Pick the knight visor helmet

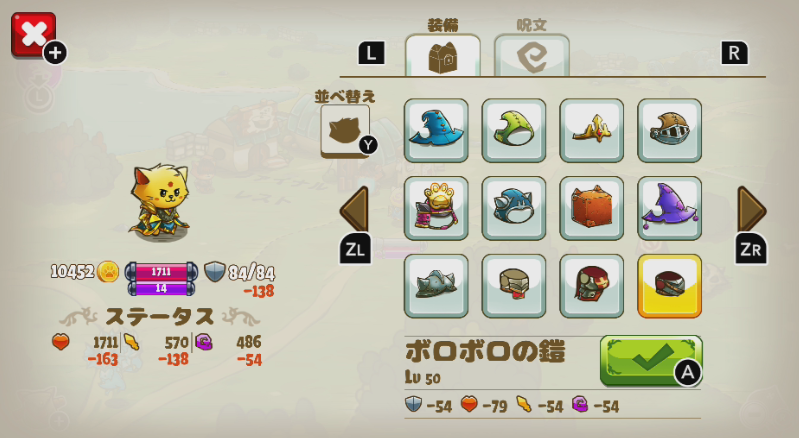[670, 130]
